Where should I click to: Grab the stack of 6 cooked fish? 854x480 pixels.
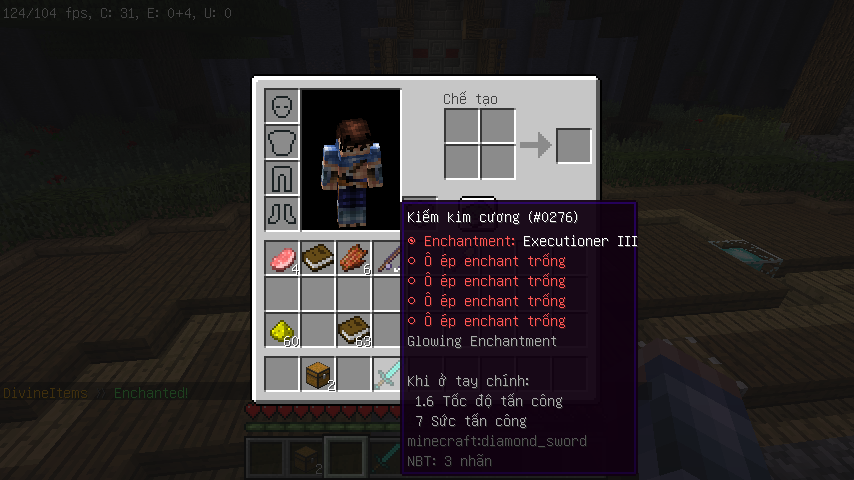click(354, 258)
